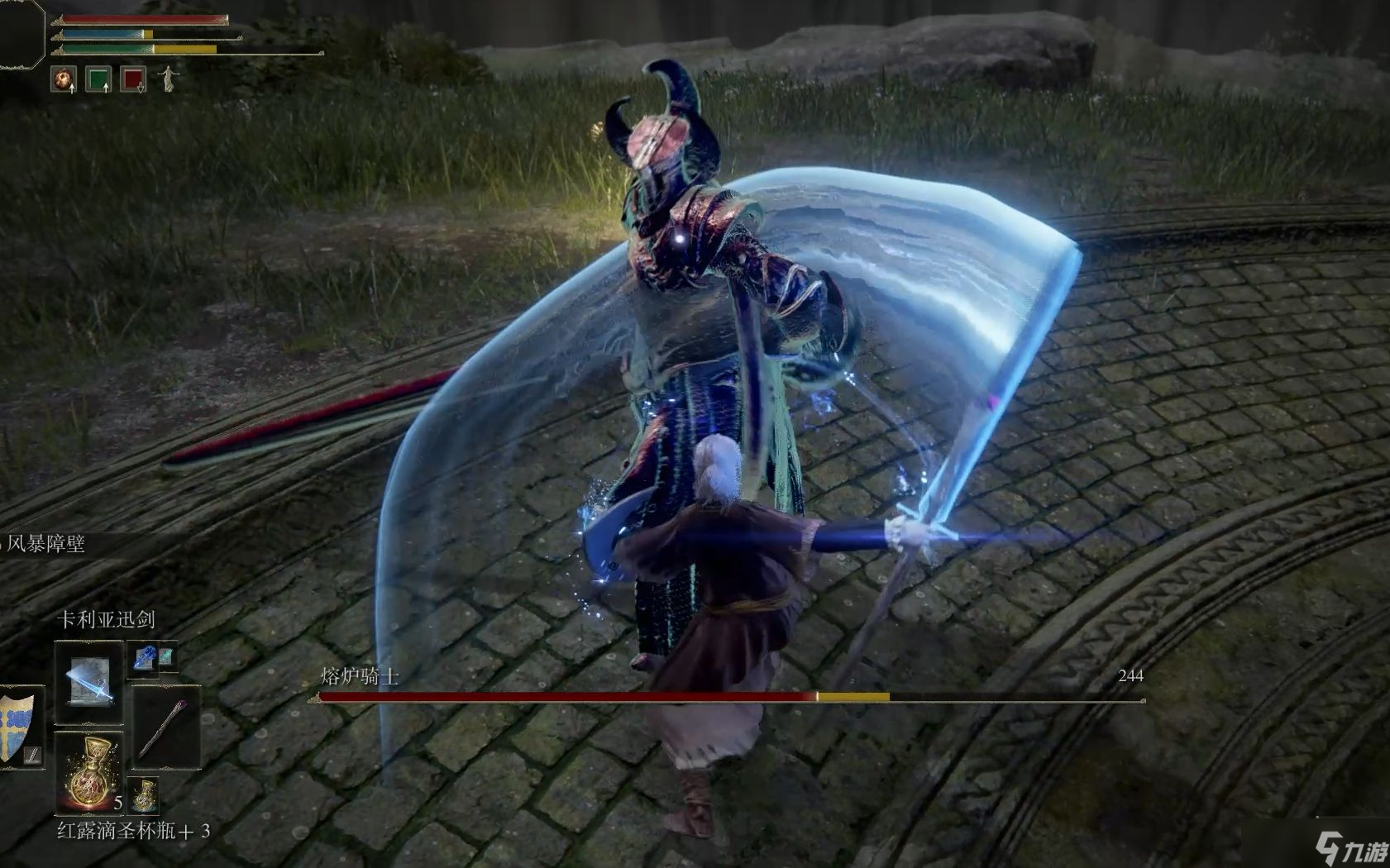Select the blue cross shield slot
This screenshot has height=868, width=1390.
click(18, 727)
